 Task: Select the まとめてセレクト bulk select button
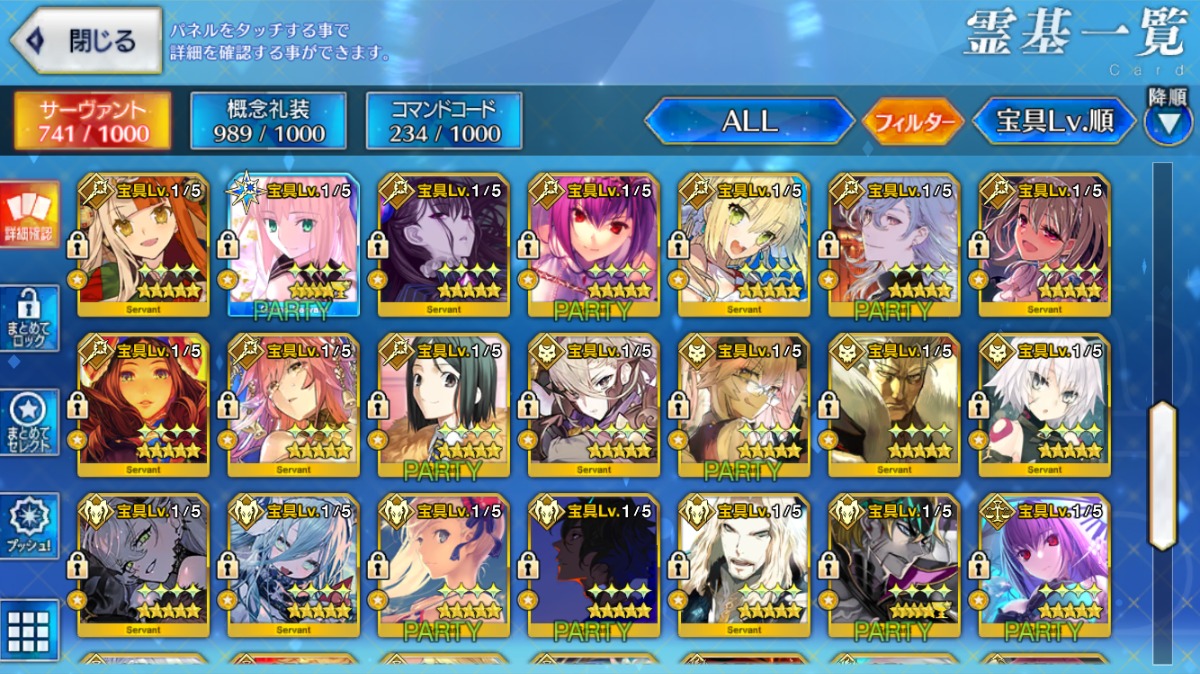(x=29, y=422)
